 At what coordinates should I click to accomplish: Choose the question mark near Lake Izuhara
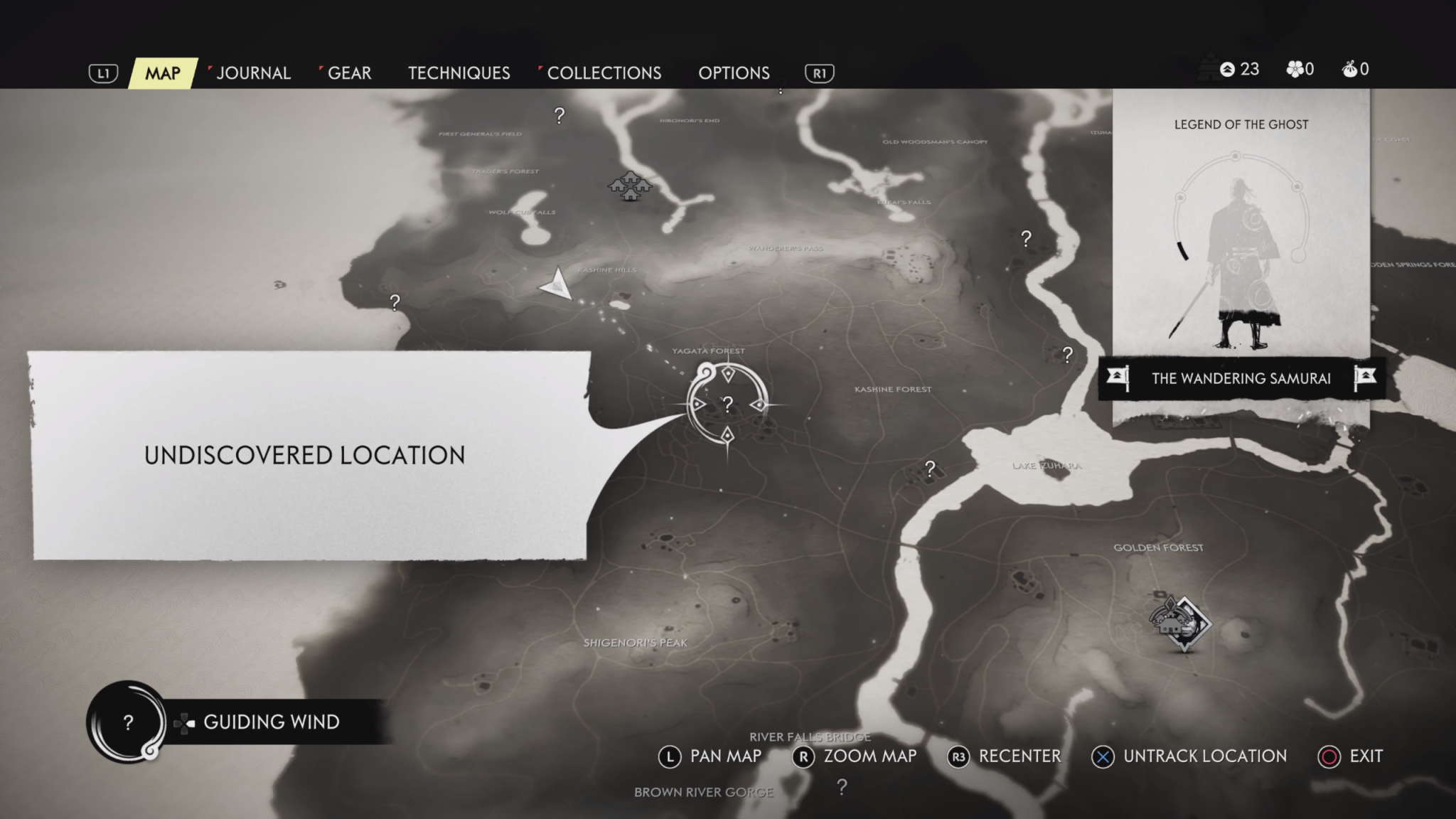930,468
